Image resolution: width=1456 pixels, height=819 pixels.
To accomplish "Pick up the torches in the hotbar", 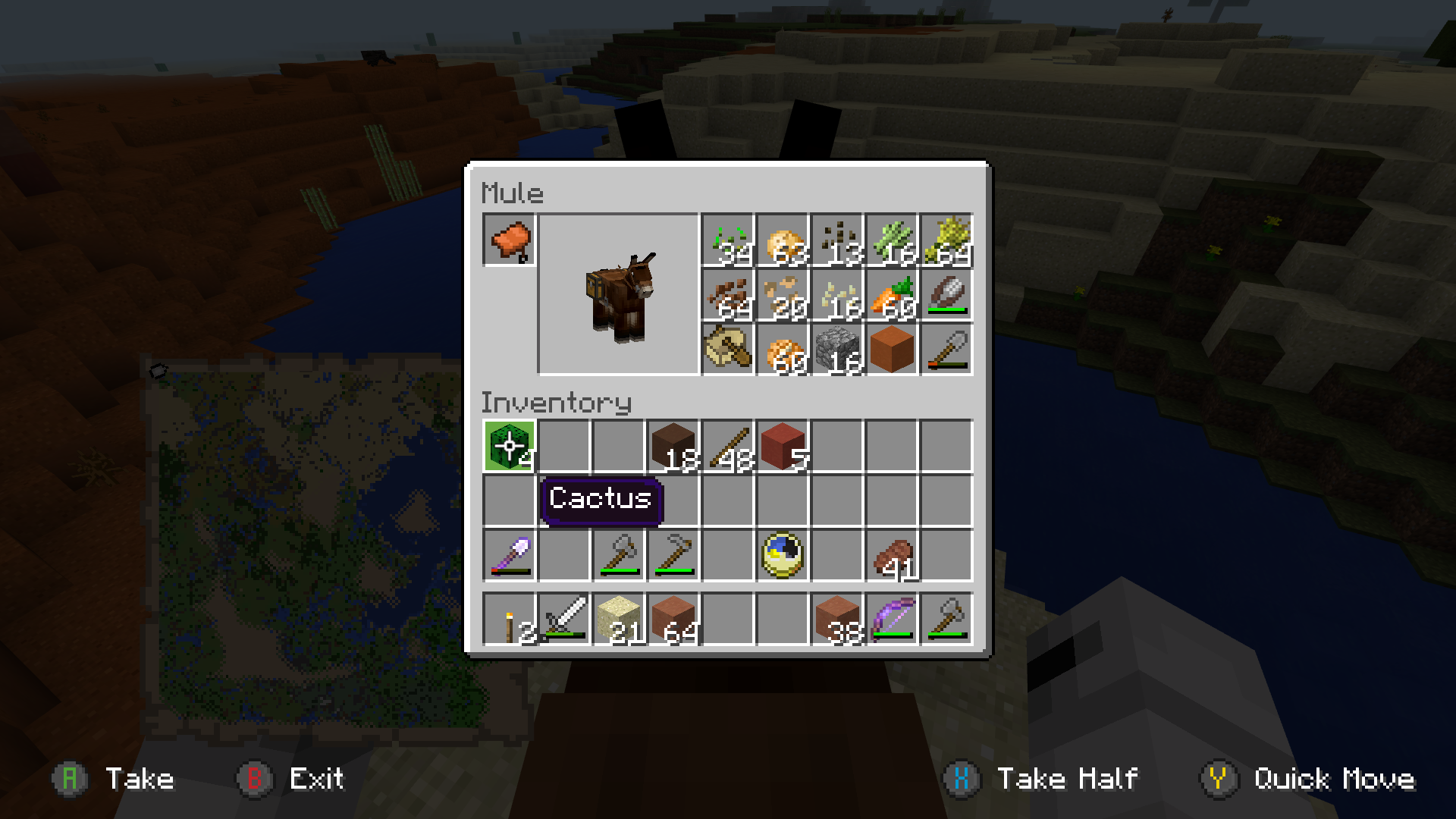I will (510, 617).
